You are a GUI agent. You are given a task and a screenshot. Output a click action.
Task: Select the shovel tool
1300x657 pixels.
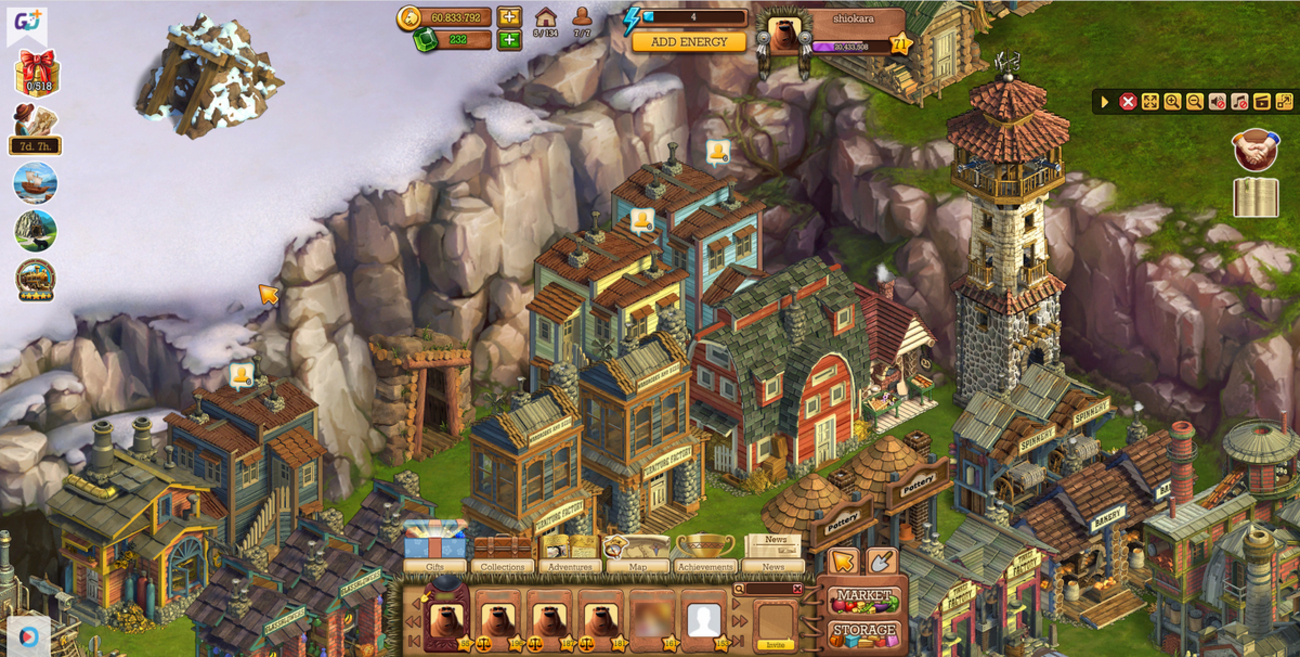point(881,561)
